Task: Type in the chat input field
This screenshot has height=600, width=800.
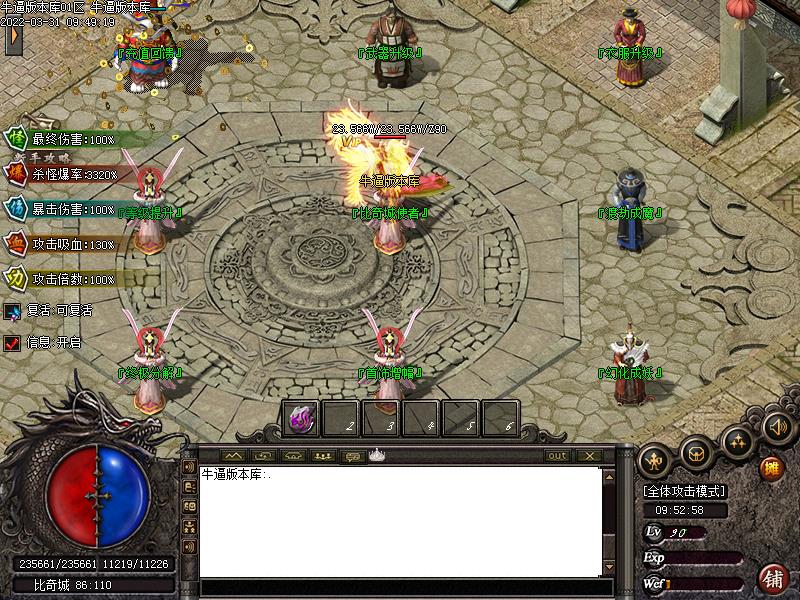Action: point(400,586)
